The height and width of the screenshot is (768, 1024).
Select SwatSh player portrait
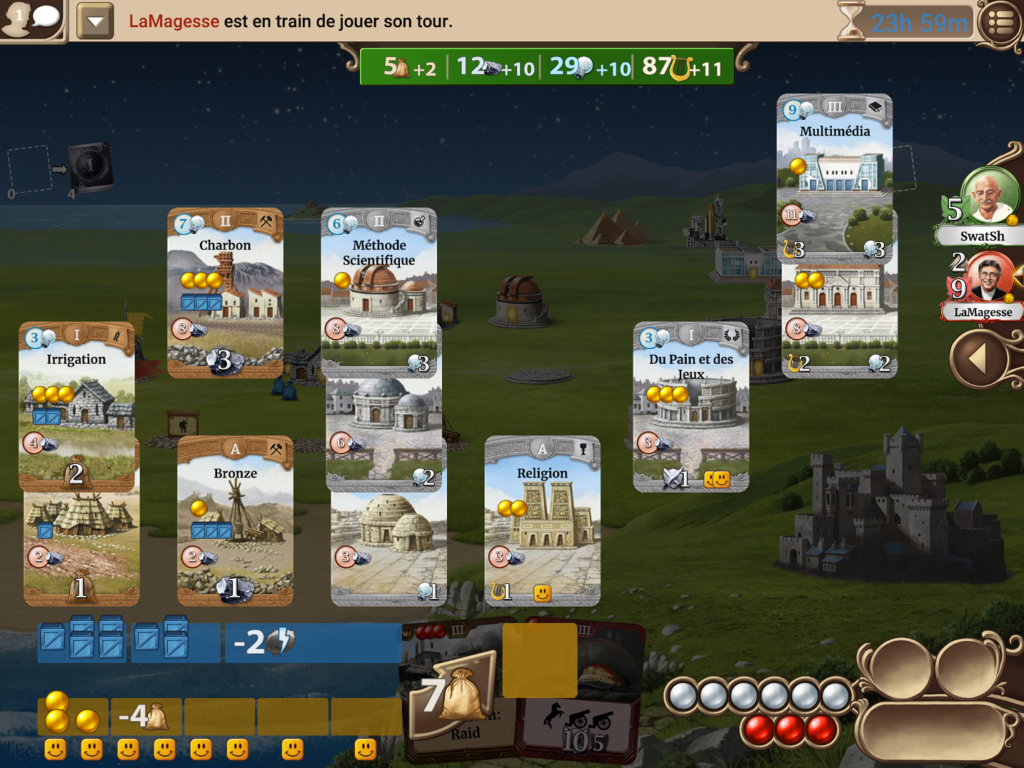(988, 197)
